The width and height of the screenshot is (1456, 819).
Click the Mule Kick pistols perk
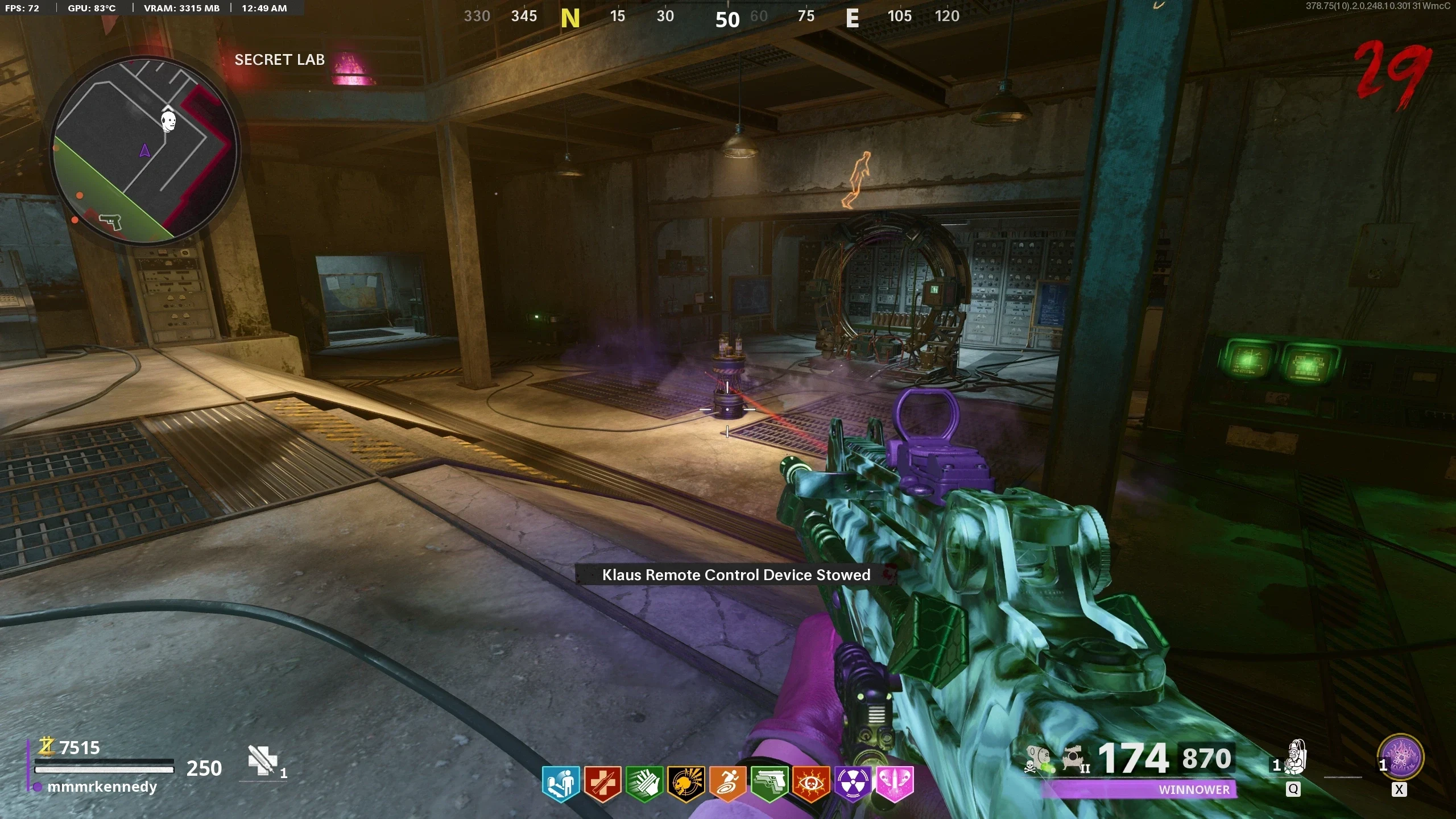770,783
